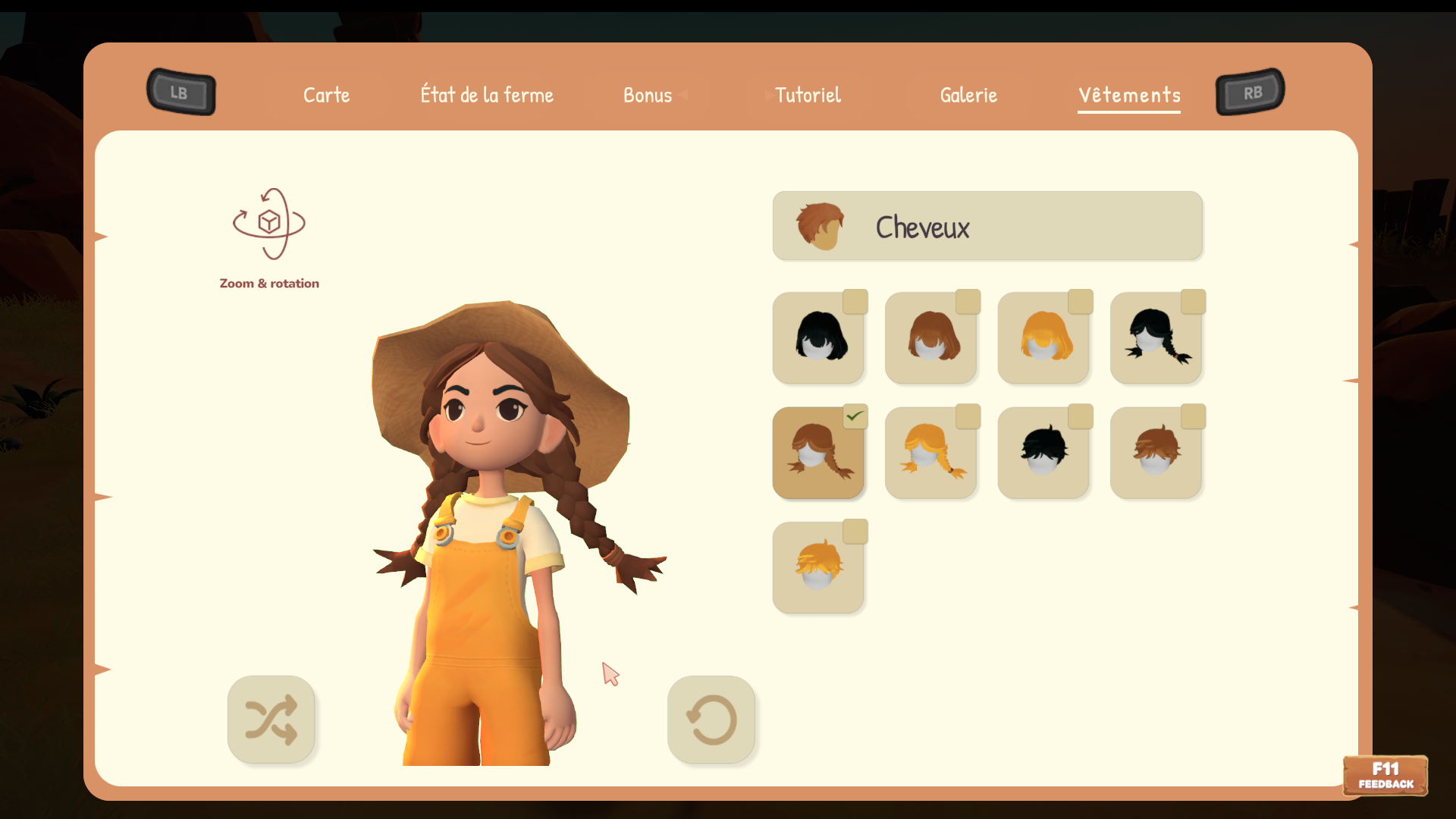1456x819 pixels.
Task: Select the brown braided pigtails hairstyle
Action: tap(819, 453)
